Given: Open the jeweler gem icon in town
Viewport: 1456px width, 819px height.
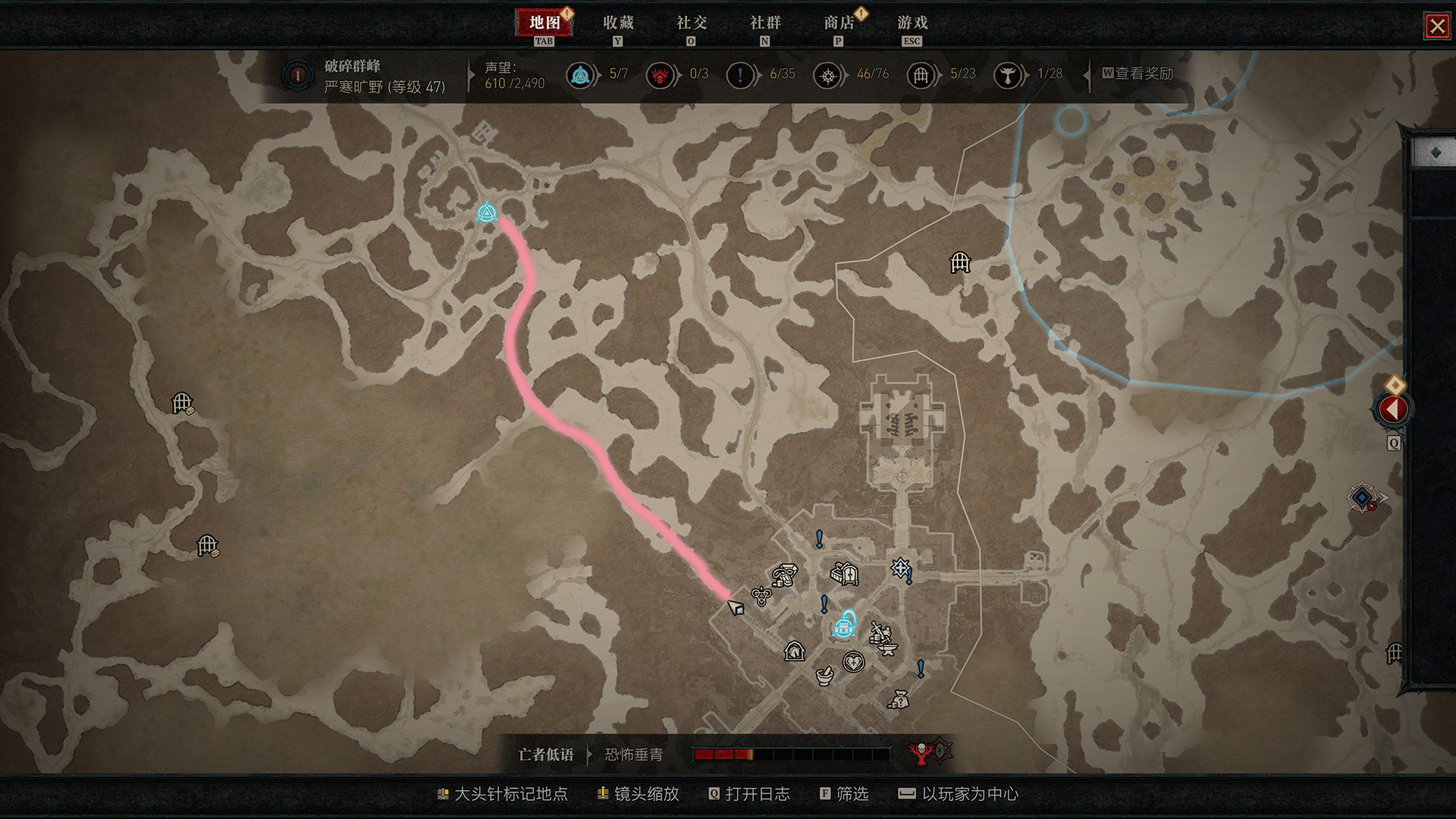Looking at the screenshot, I should coord(784,574).
